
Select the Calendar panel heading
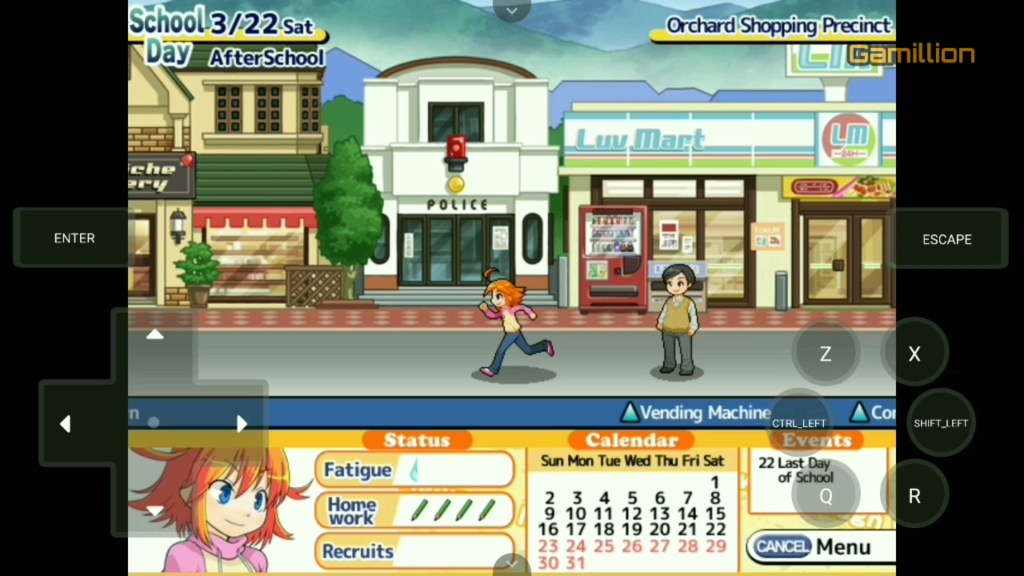[632, 440]
